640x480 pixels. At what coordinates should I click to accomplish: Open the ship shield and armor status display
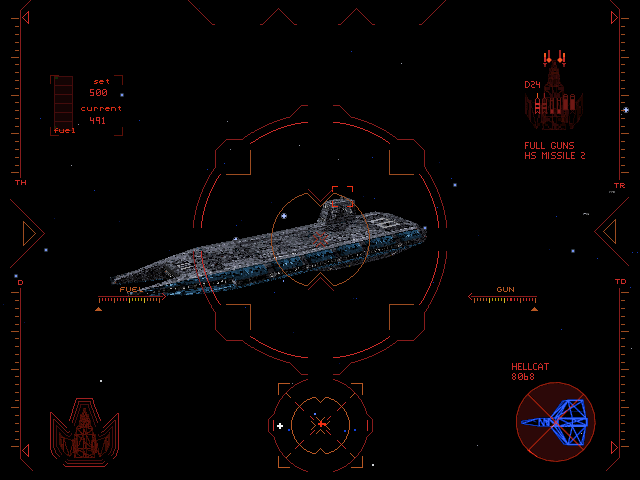[84, 431]
